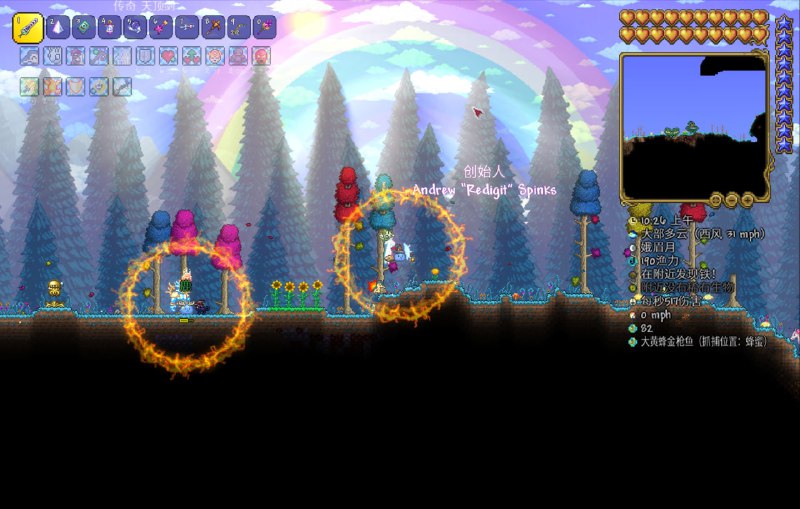Click the red heart buff icon
800x509 pixels.
(x=168, y=57)
